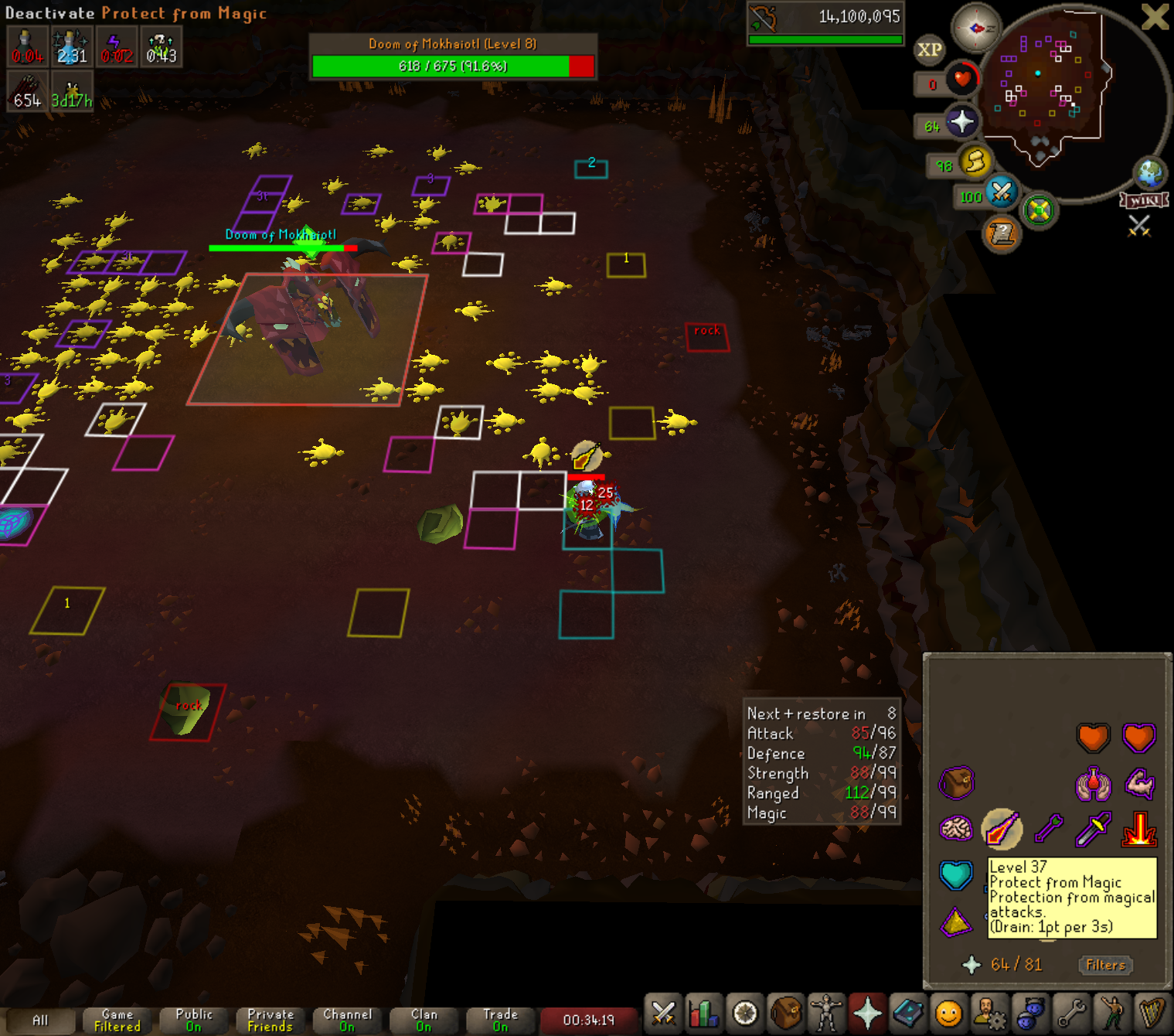
Task: Activate the Protect from Missiles arrow prayer
Action: (x=1048, y=829)
